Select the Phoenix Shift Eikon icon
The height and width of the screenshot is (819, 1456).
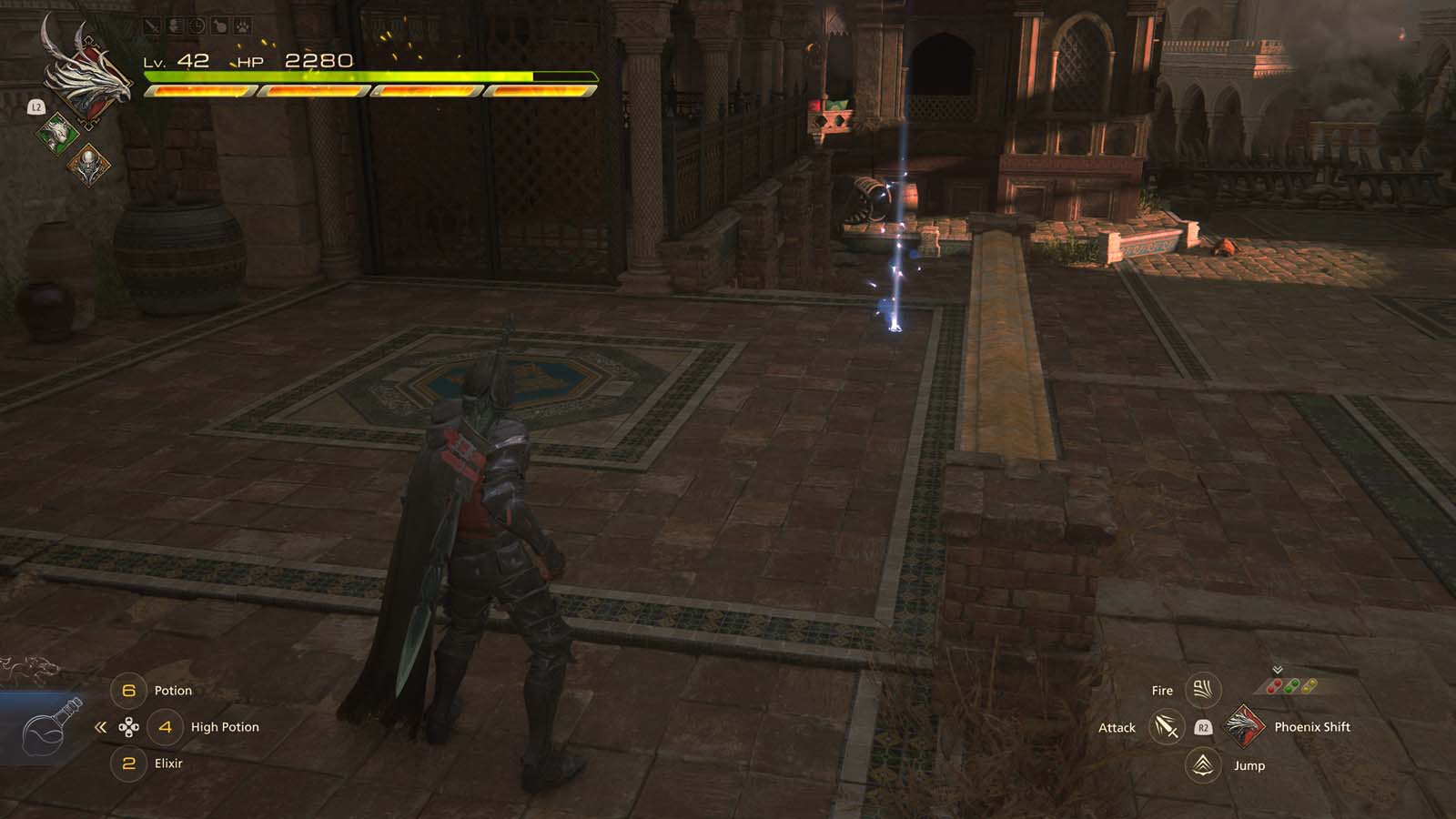click(1245, 727)
